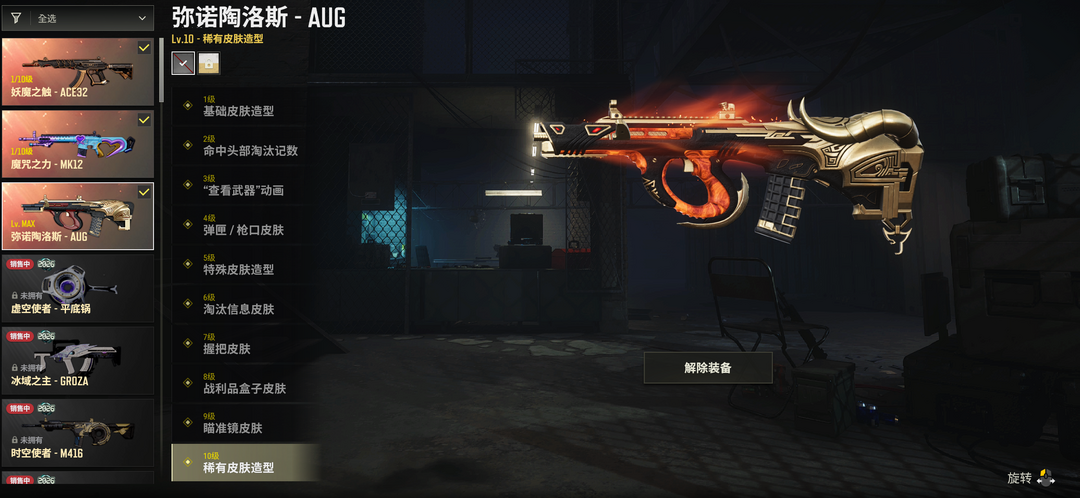Choose the 魔咒之力 - MK12 skin

coord(78,144)
